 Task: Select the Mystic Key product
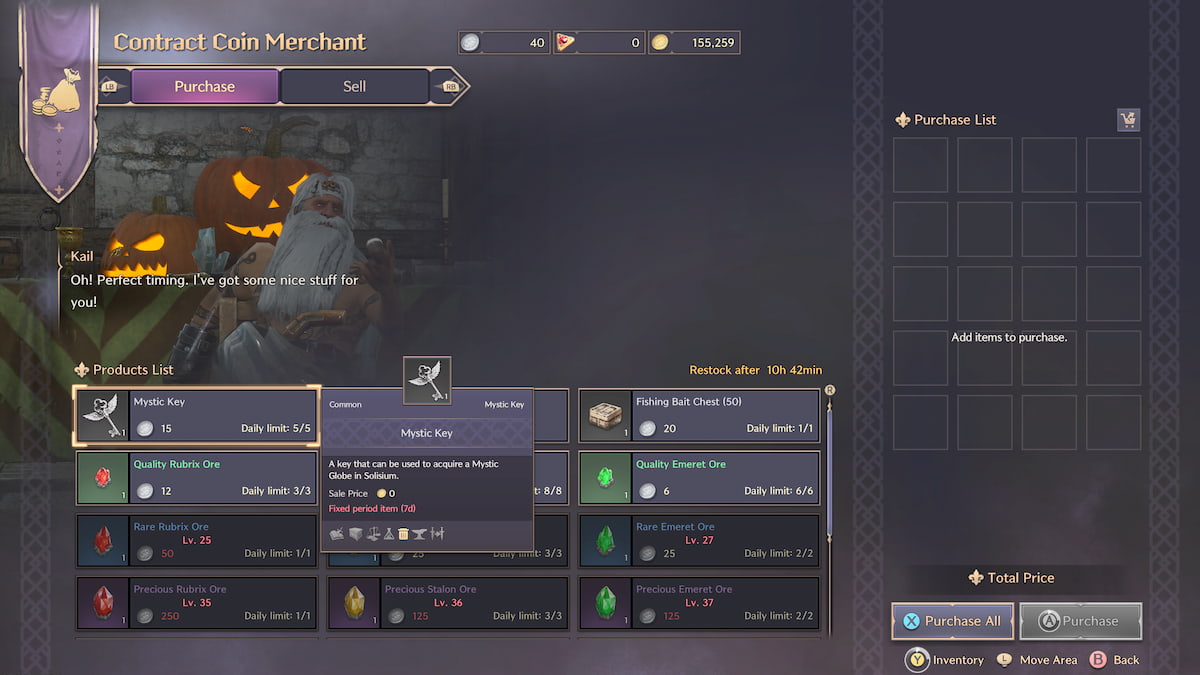point(197,415)
